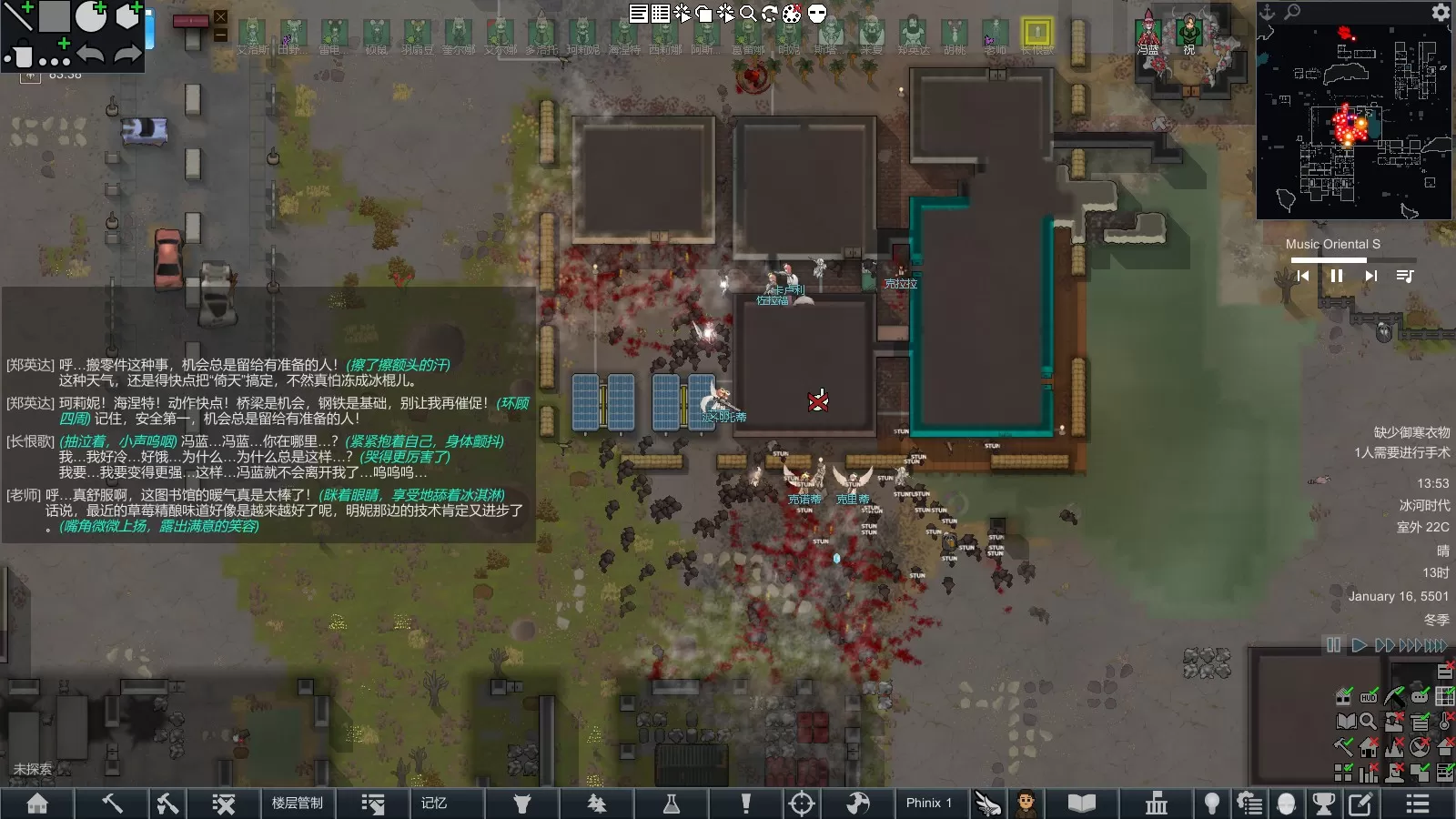Image resolution: width=1456 pixels, height=819 pixels.
Task: Click the 缺少御寒衣物 alert
Action: click(x=1411, y=432)
